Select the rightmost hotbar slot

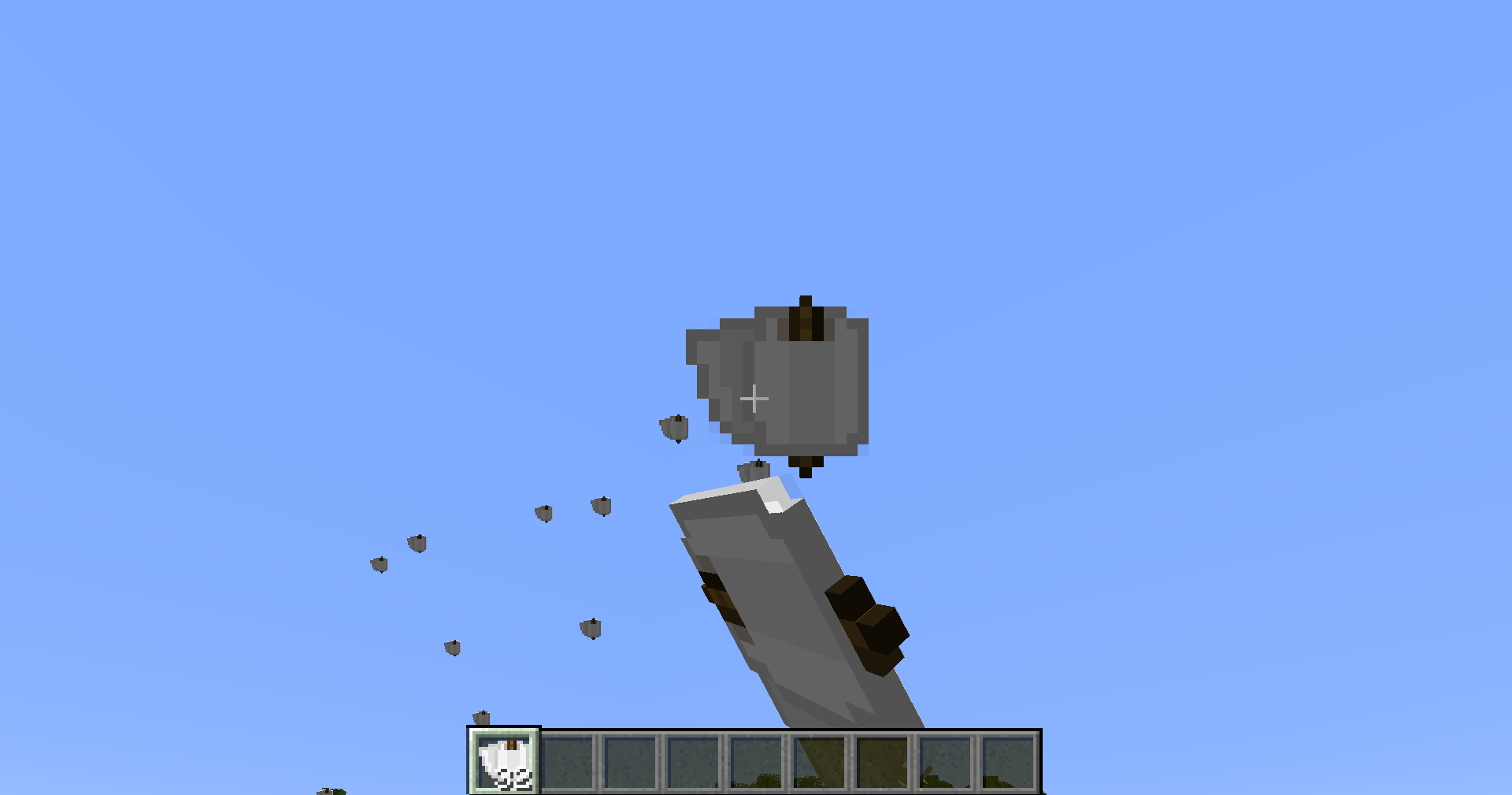pyautogui.click(x=1010, y=760)
